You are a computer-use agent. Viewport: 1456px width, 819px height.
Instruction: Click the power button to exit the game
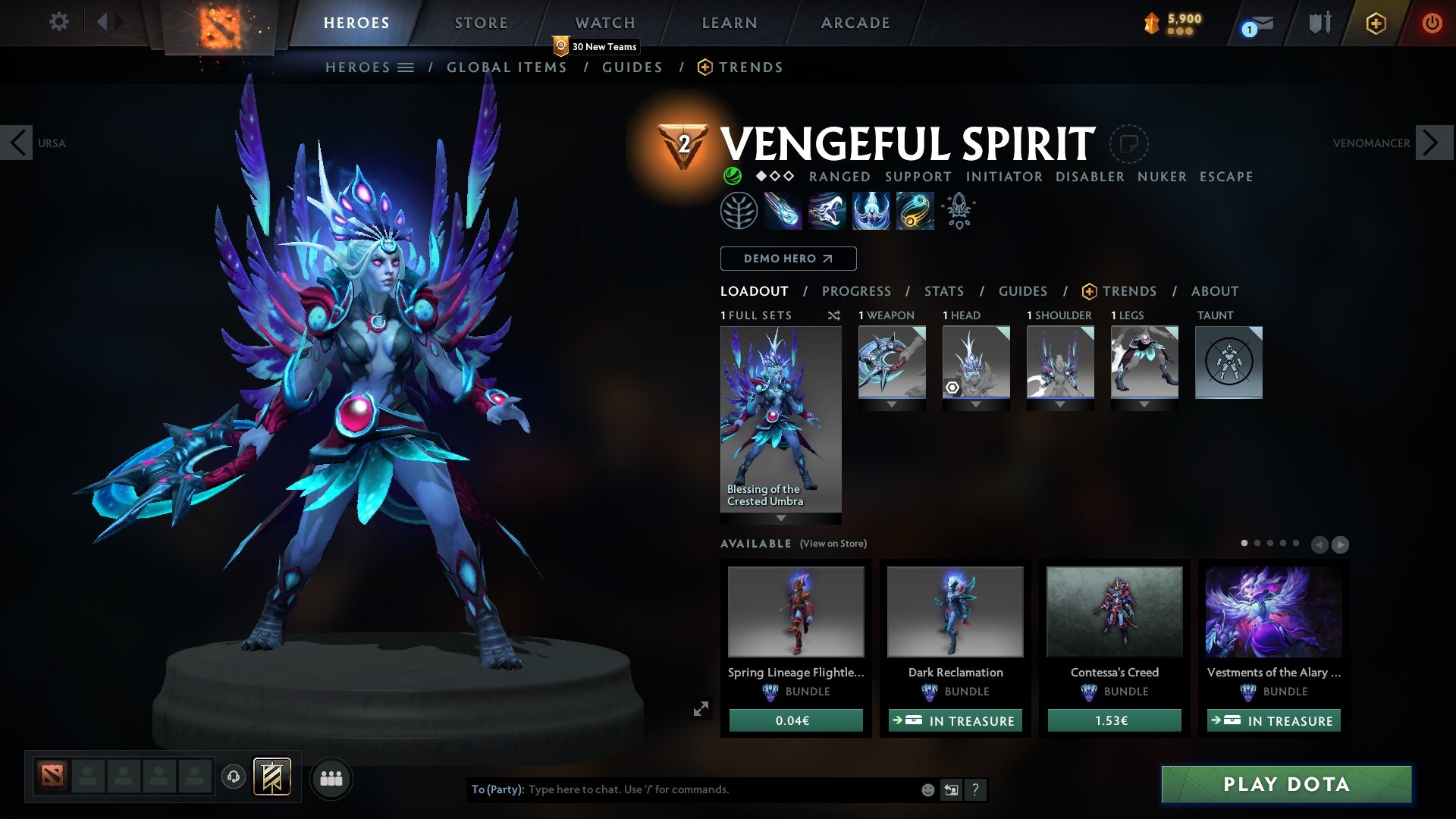[1432, 23]
